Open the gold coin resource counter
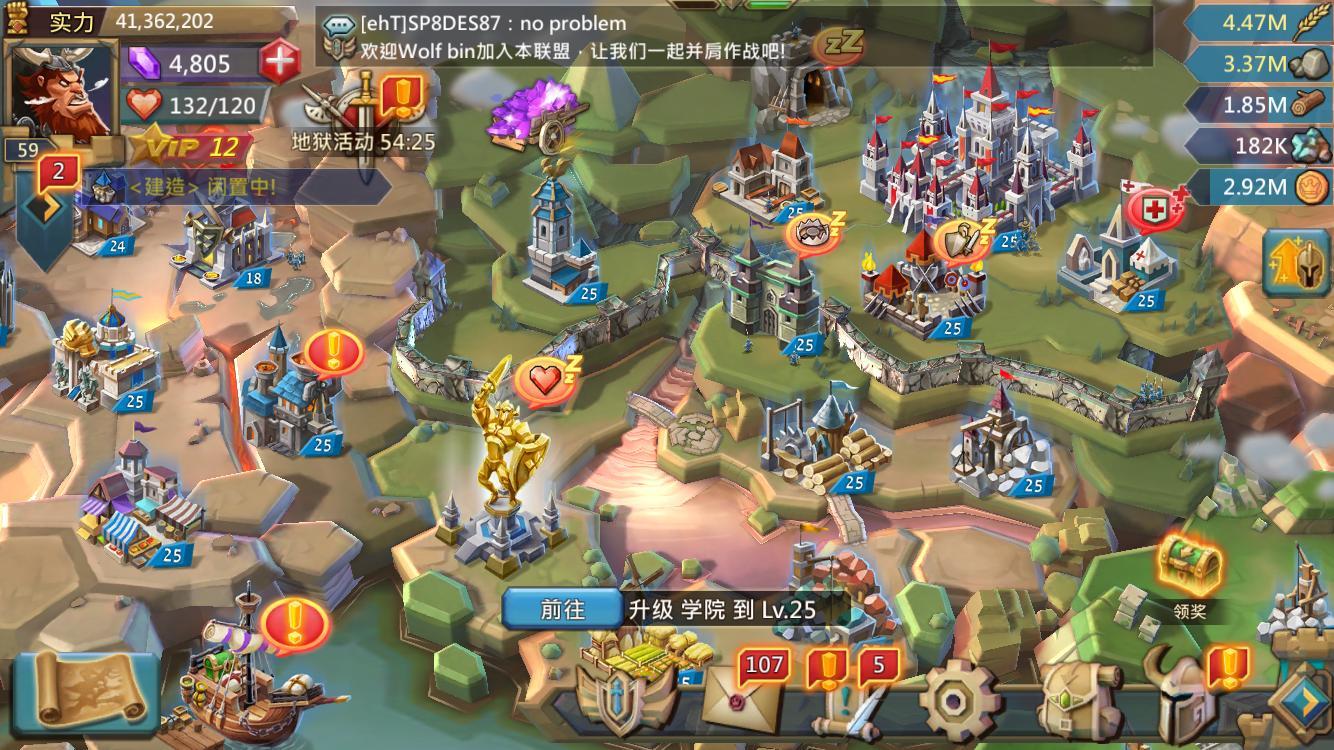 click(1262, 186)
